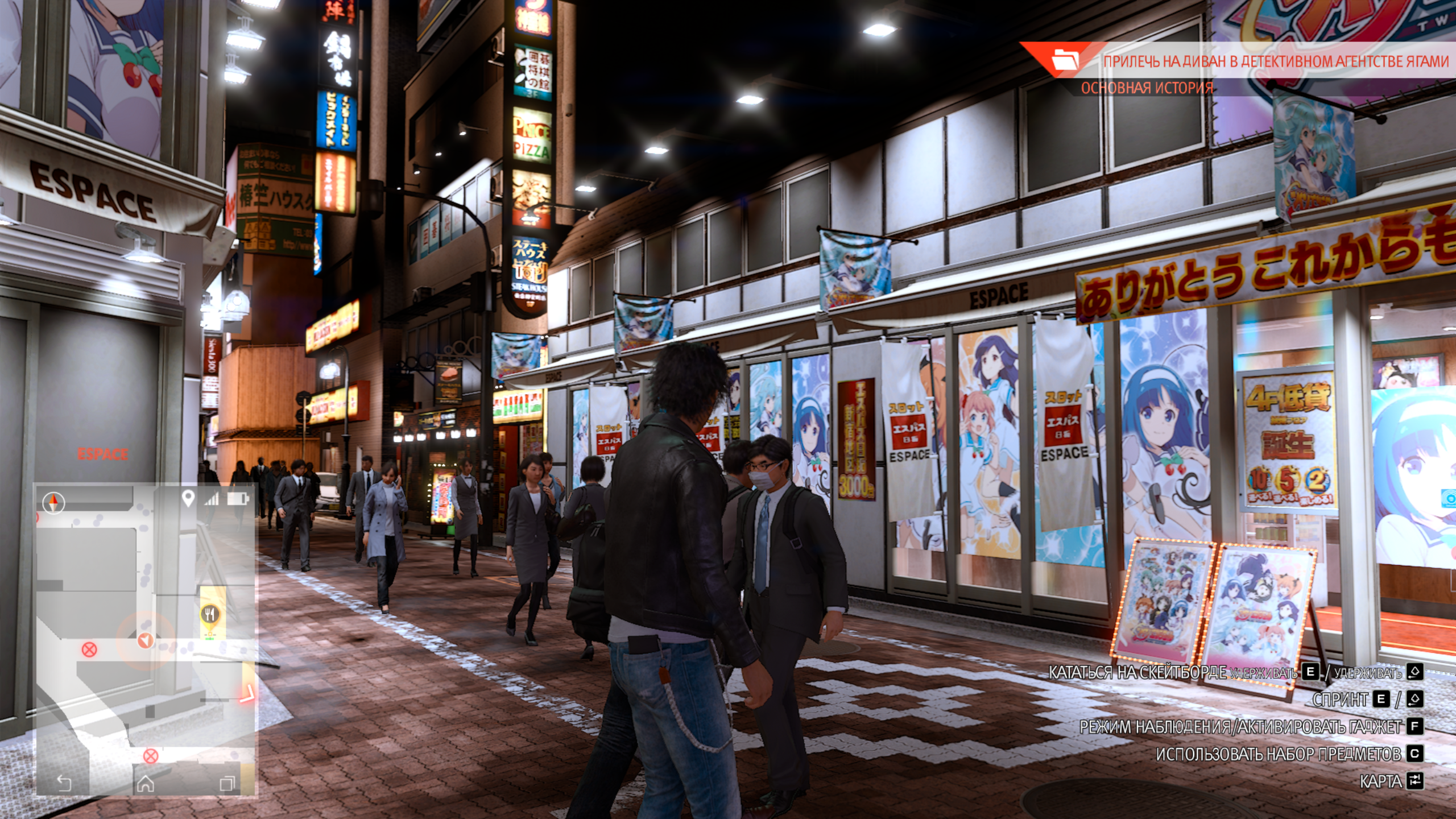The height and width of the screenshot is (819, 1456).
Task: Select the red X marker left of player arrow
Action: pyautogui.click(x=89, y=649)
